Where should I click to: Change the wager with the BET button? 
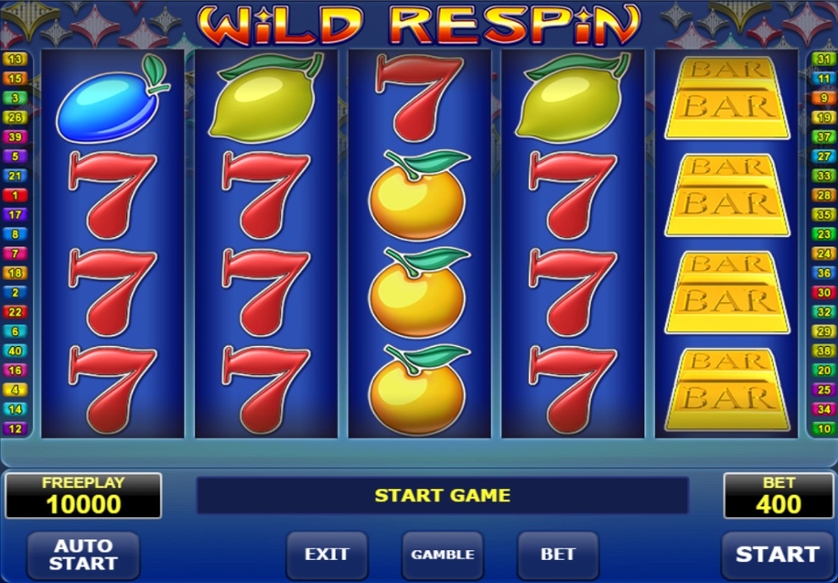pyautogui.click(x=557, y=554)
